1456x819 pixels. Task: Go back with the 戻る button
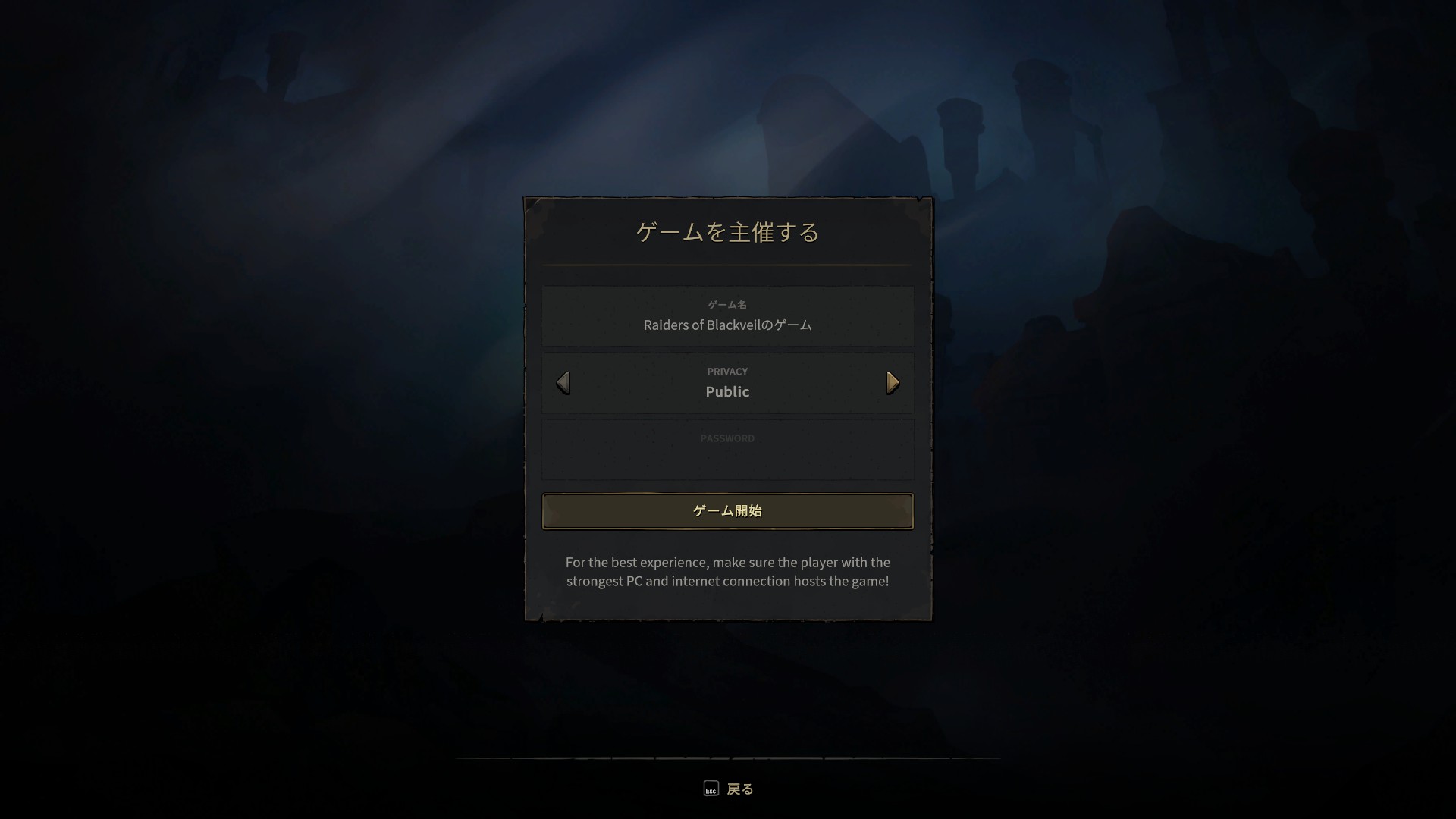(x=729, y=789)
